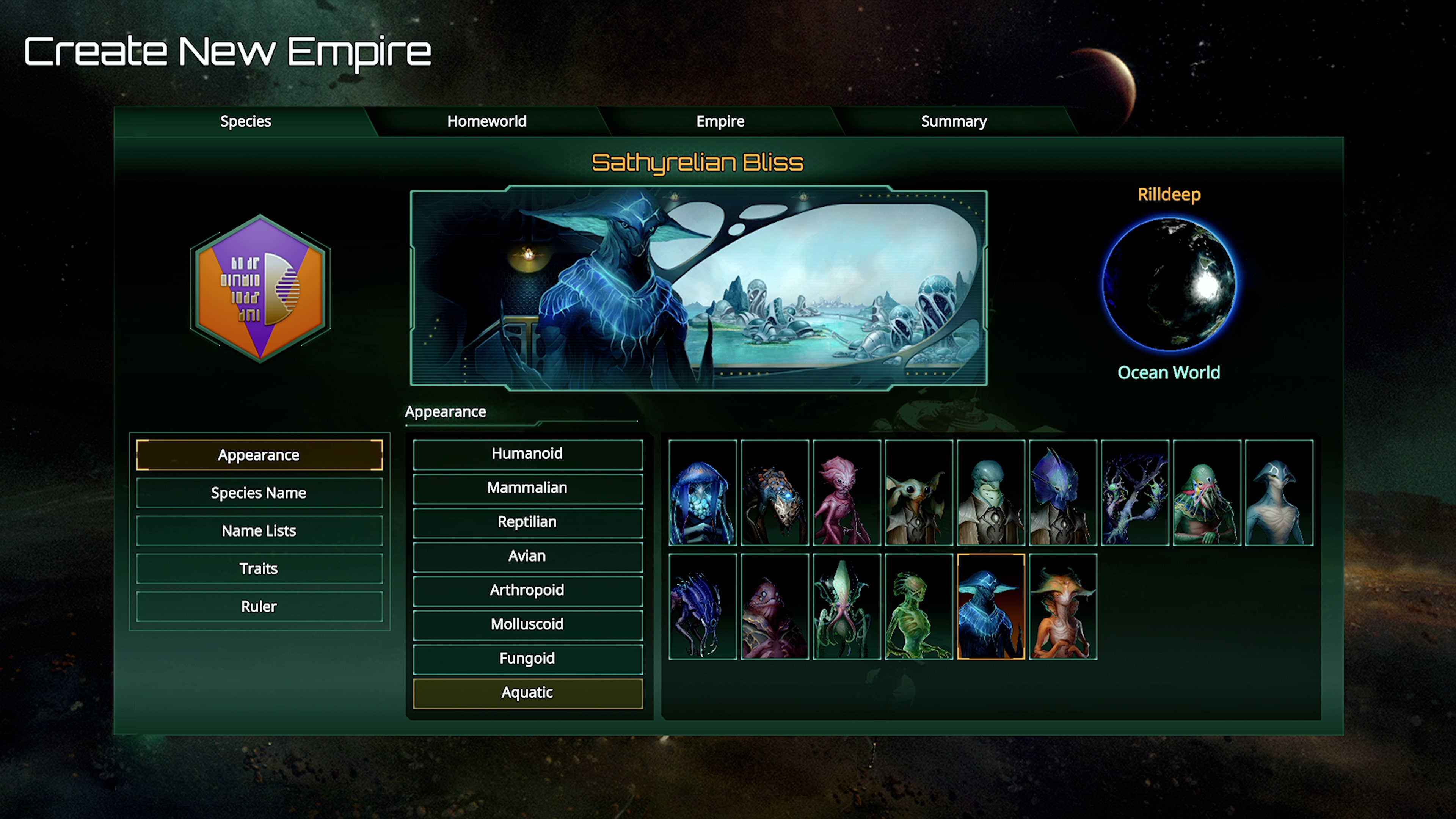Open the Species Name section
1456x819 pixels.
click(259, 492)
